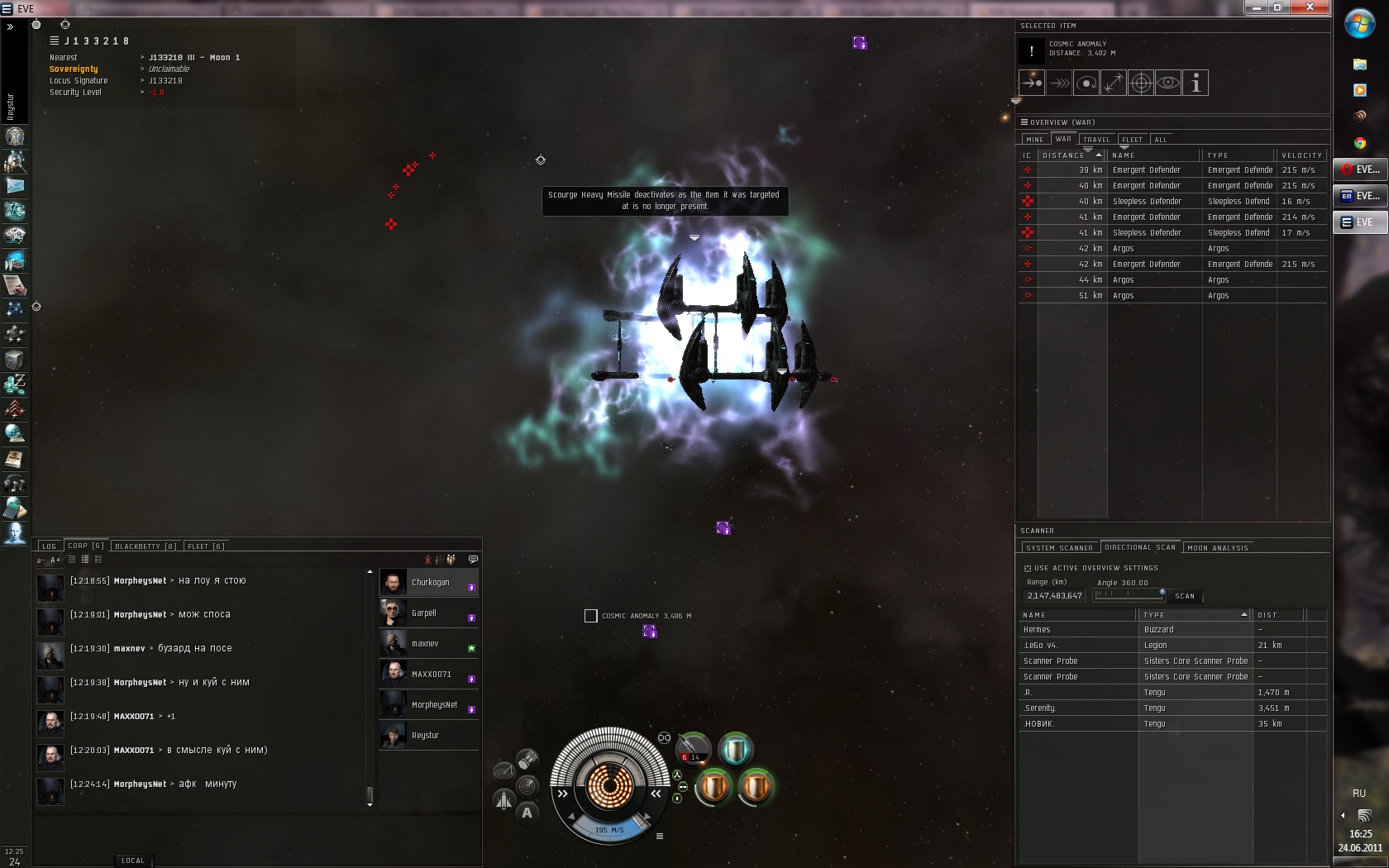1389x868 pixels.
Task: Open the Local chat tab
Action: (132, 861)
